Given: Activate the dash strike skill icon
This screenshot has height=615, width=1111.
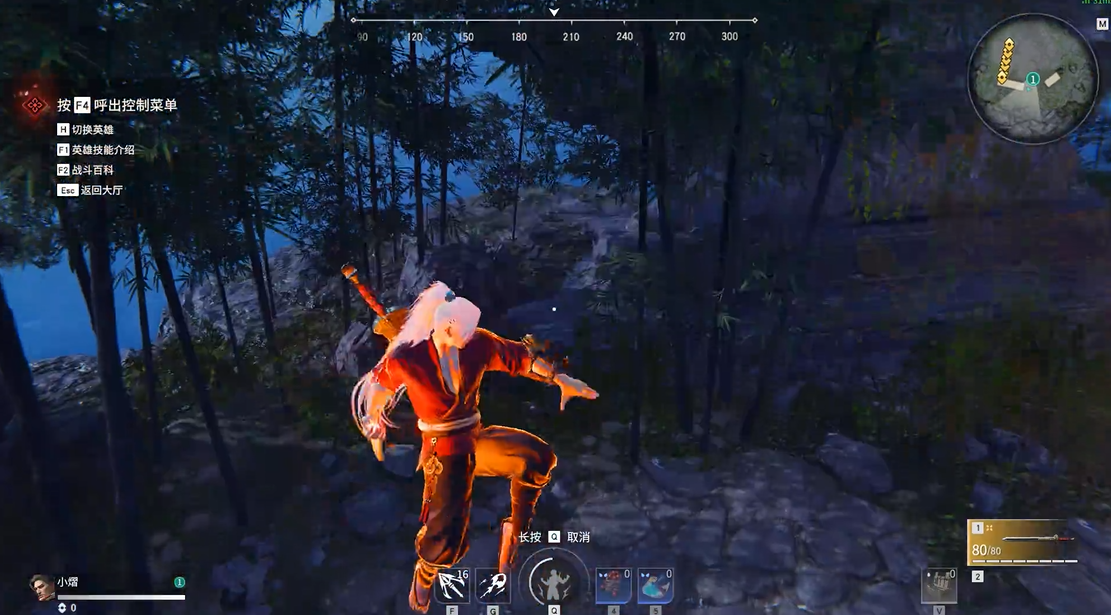Looking at the screenshot, I should [492, 586].
